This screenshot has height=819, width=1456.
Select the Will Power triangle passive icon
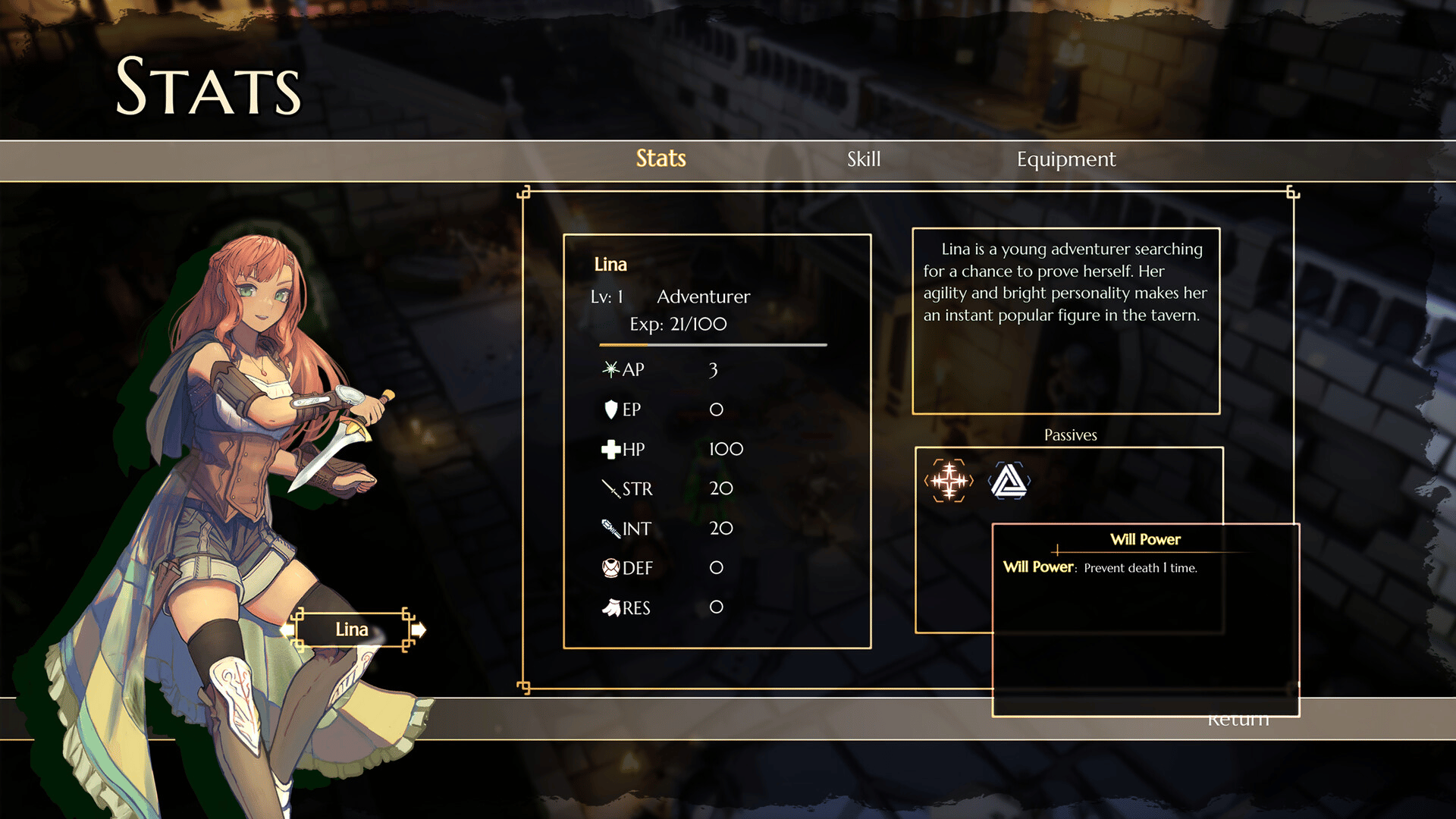1009,481
